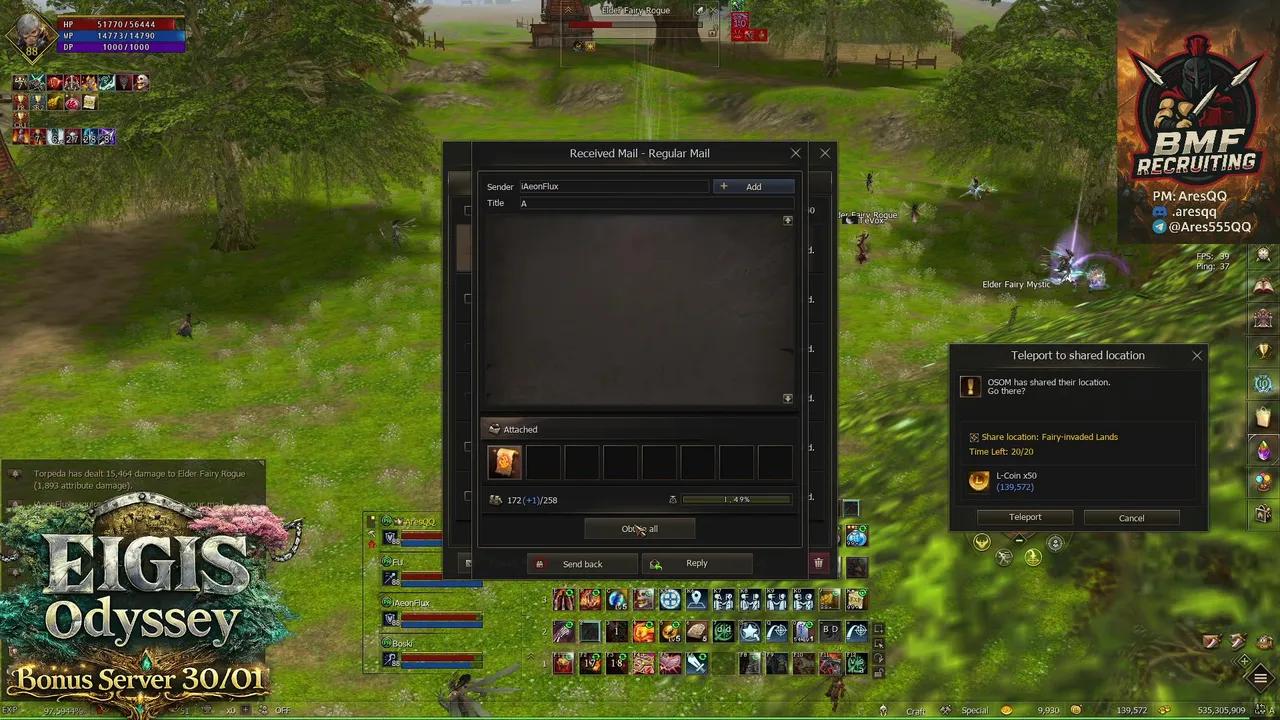Open the alarm clock panel on the right sidebar
The height and width of the screenshot is (720, 1280).
click(1262, 255)
